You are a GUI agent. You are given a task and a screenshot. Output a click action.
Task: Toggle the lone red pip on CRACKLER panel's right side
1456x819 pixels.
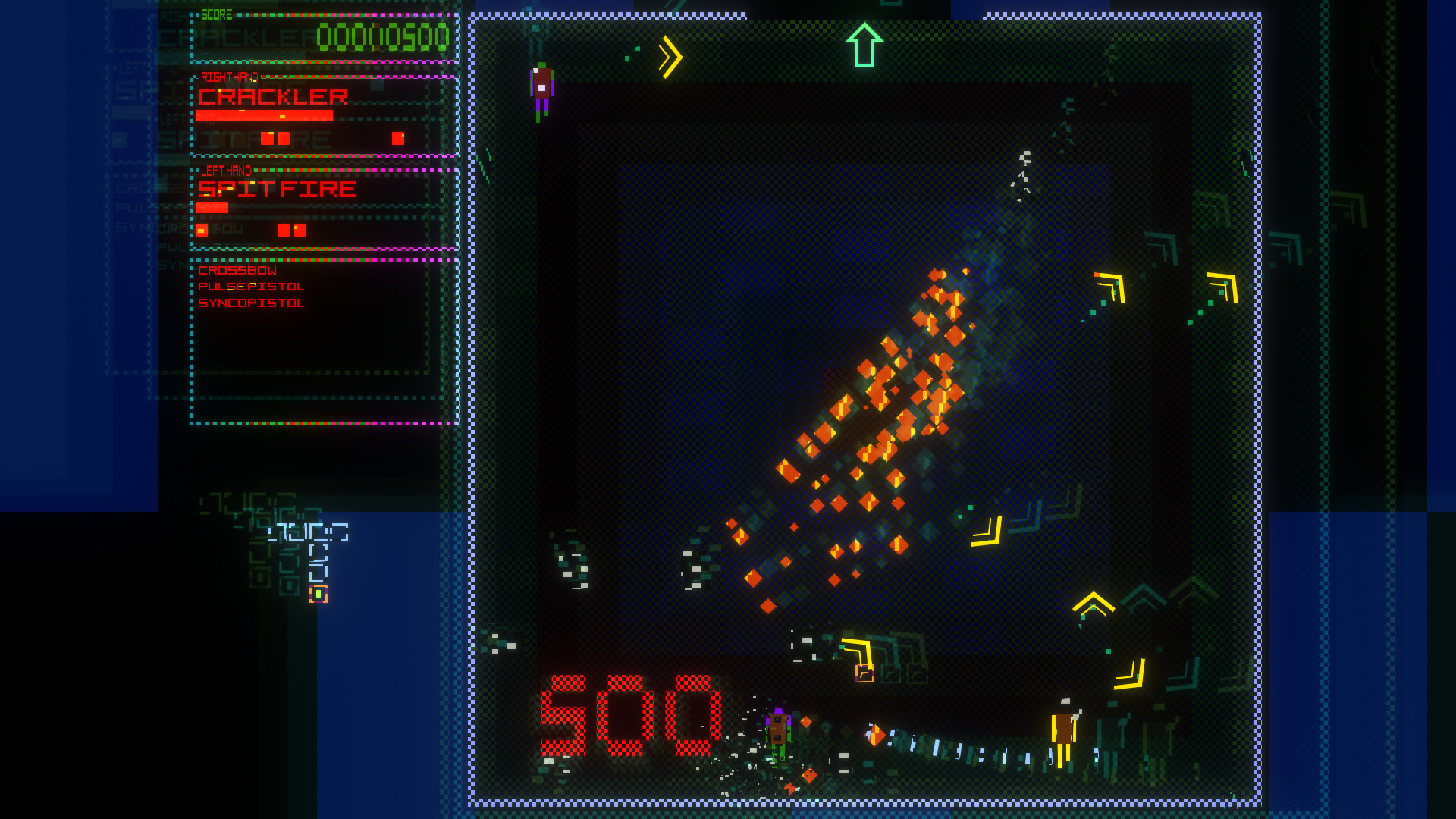(x=397, y=139)
